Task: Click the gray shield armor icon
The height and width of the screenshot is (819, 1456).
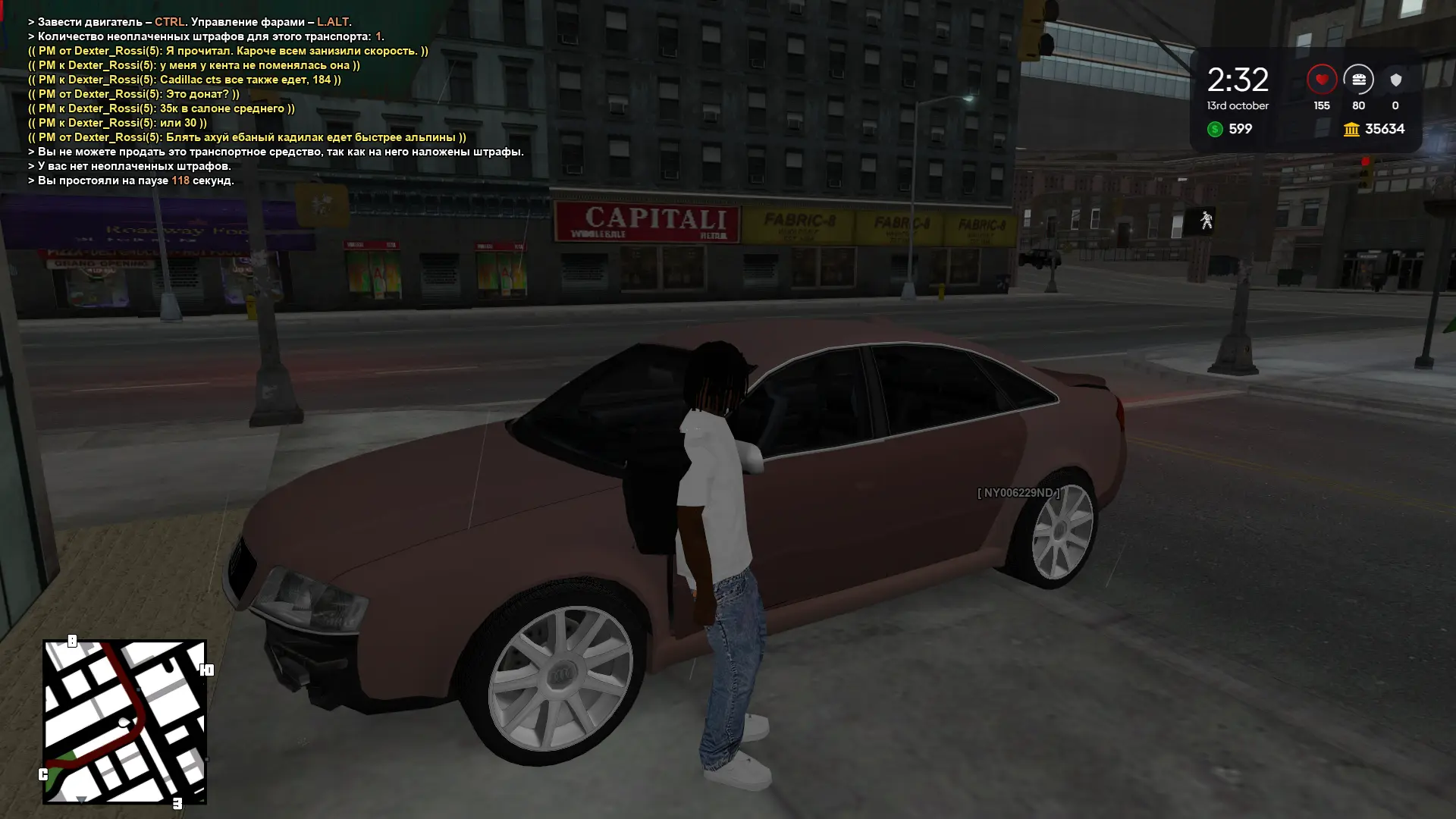Action: pos(1395,80)
